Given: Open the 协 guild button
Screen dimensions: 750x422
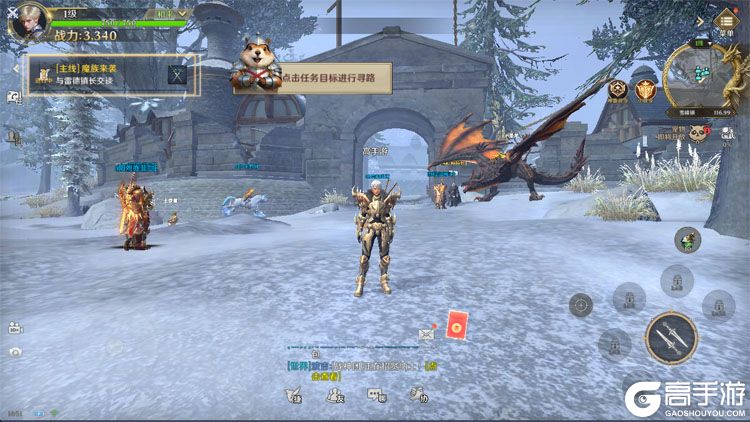Looking at the screenshot, I should point(422,396).
